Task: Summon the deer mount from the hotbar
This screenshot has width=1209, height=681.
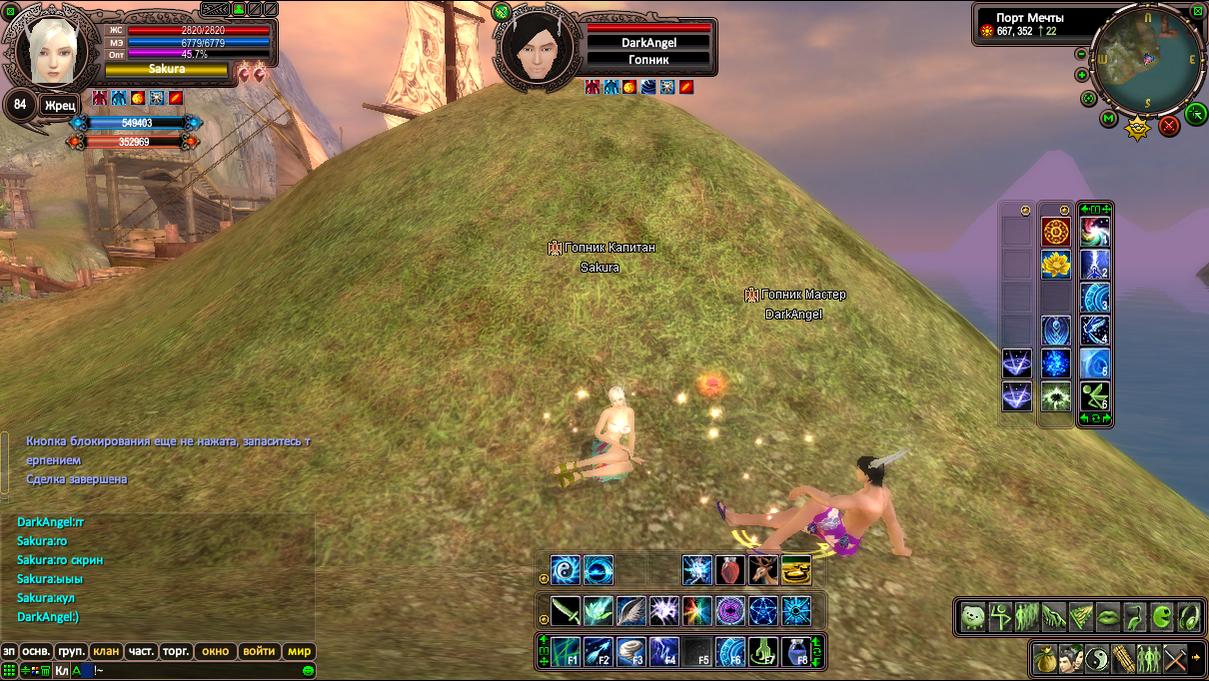Action: tap(764, 571)
